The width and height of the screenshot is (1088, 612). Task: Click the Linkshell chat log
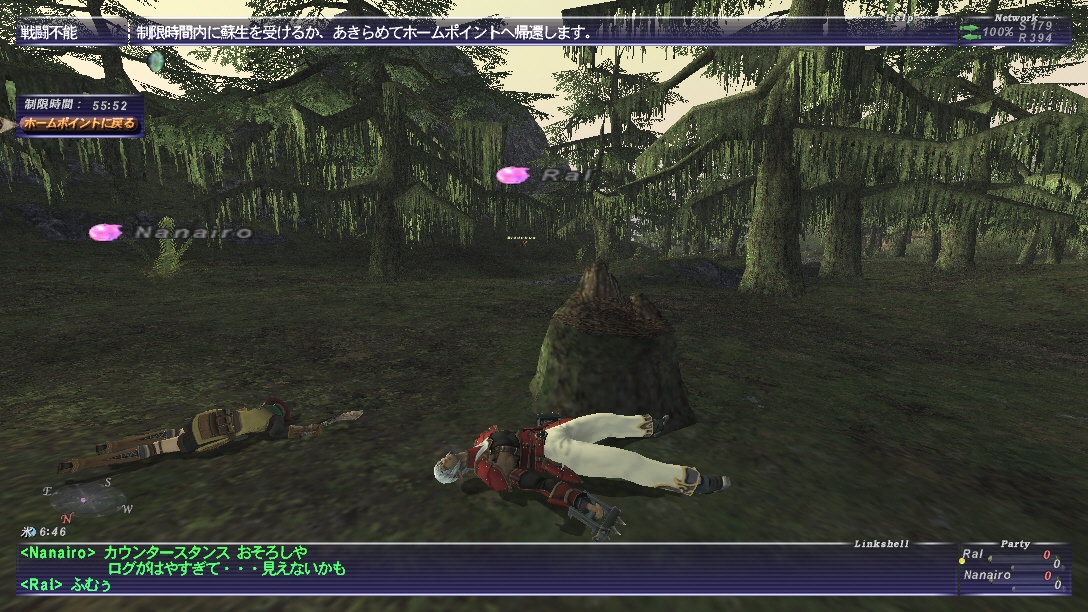pyautogui.click(x=480, y=568)
